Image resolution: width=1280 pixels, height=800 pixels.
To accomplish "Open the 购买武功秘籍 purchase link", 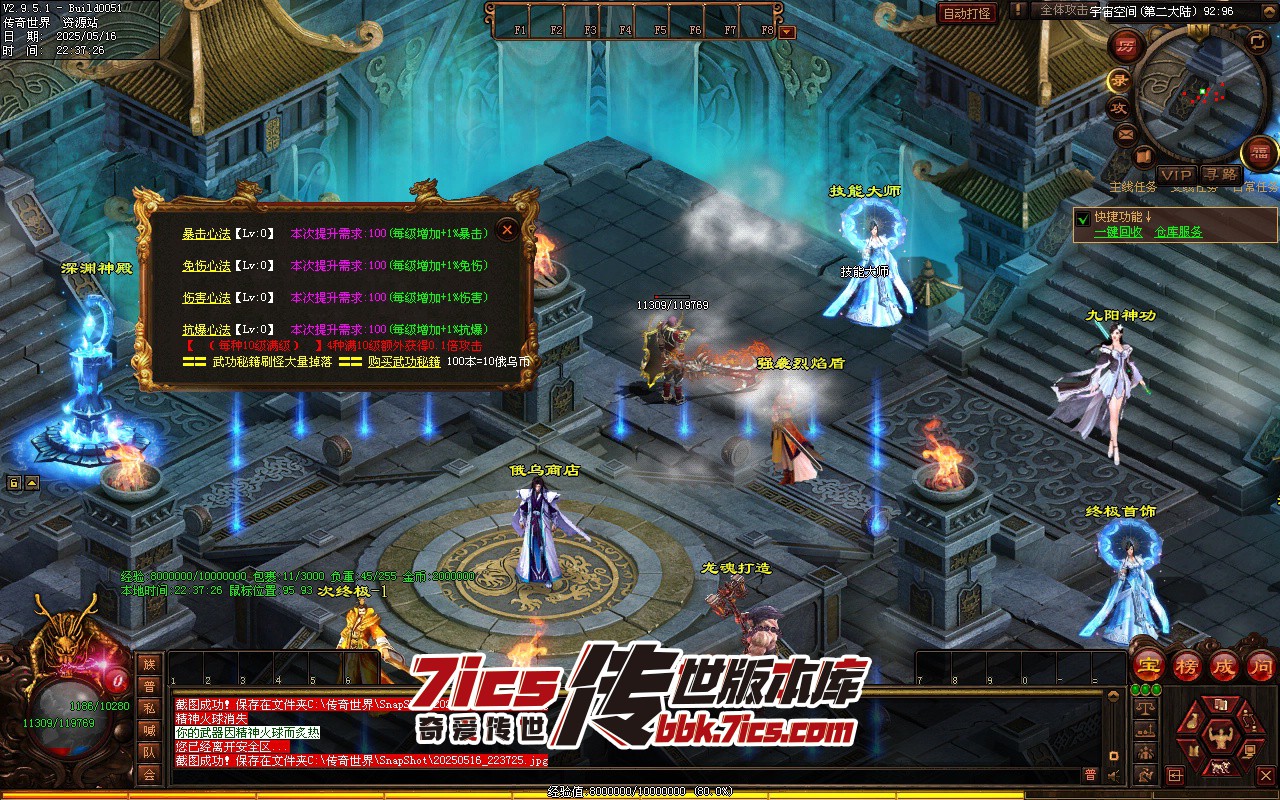I will [x=404, y=362].
